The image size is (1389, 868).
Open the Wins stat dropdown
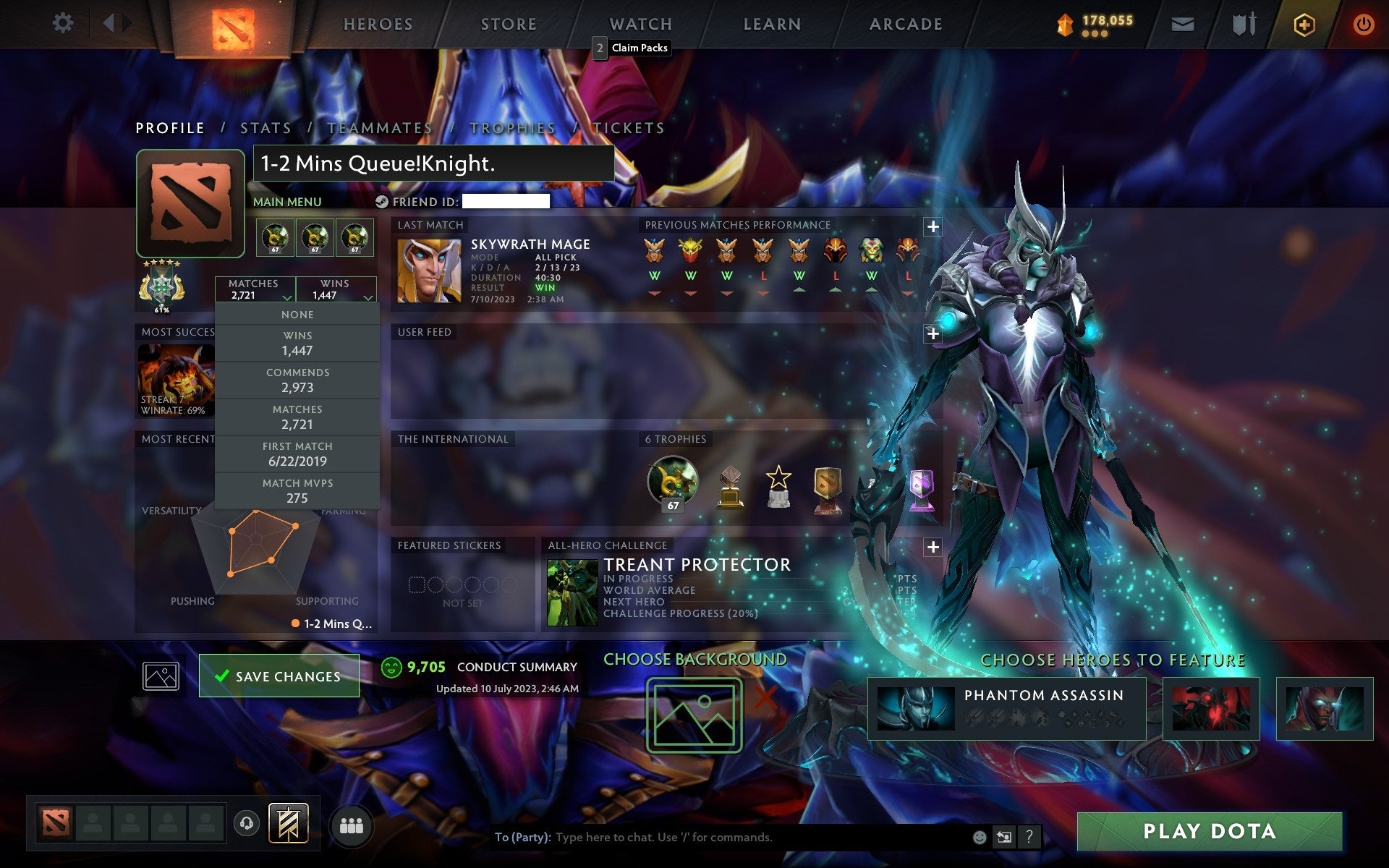(x=335, y=289)
